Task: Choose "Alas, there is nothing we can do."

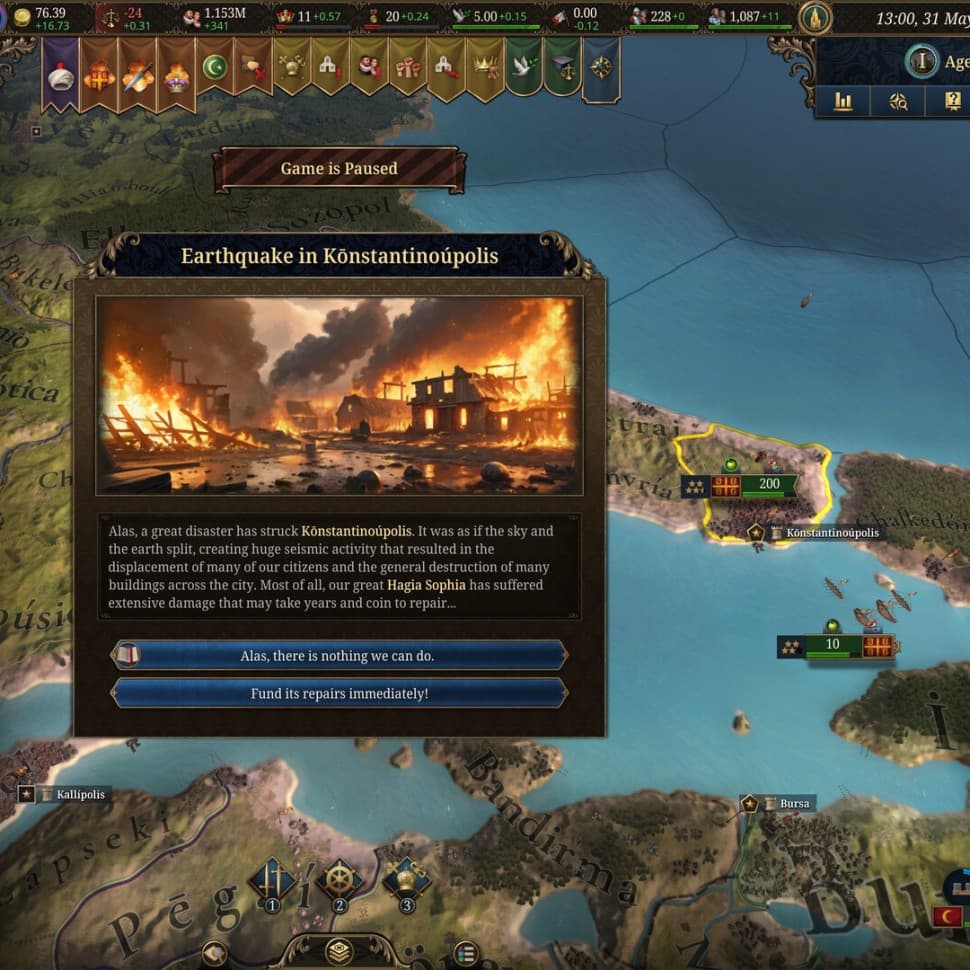Action: coord(338,656)
